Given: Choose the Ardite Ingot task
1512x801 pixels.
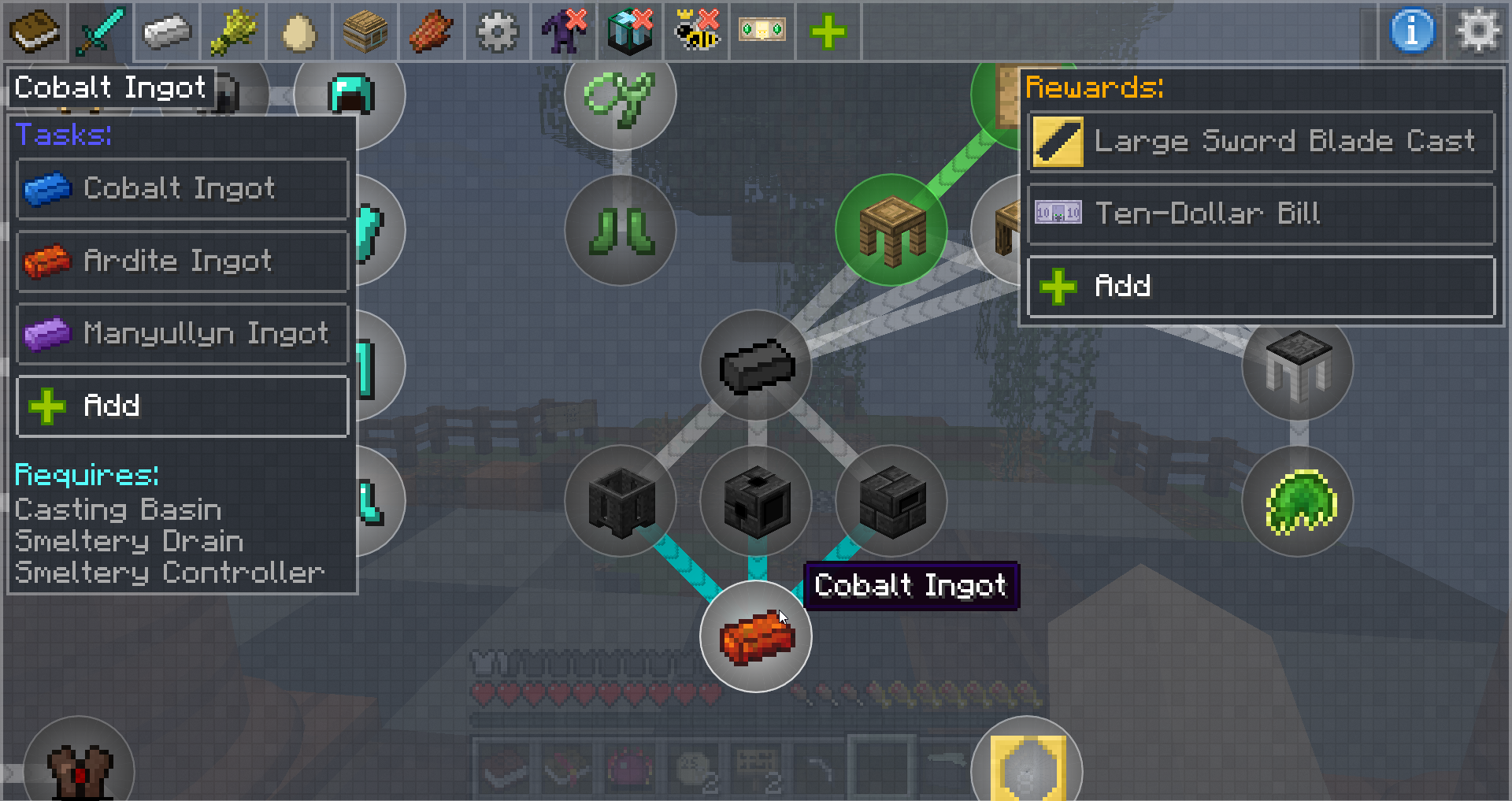Looking at the screenshot, I should 182,261.
